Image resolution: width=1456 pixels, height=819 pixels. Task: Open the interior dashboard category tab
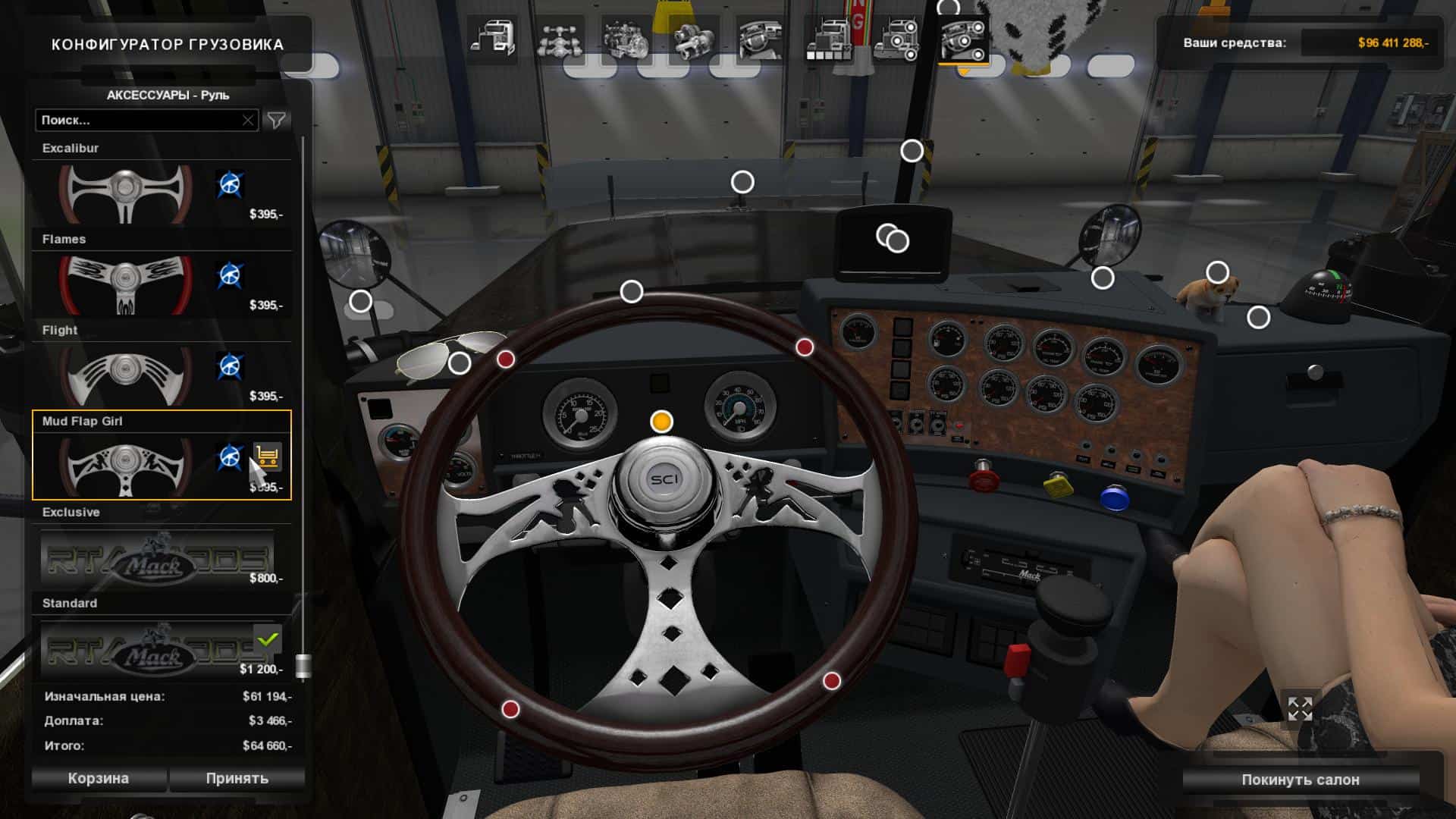[x=761, y=38]
